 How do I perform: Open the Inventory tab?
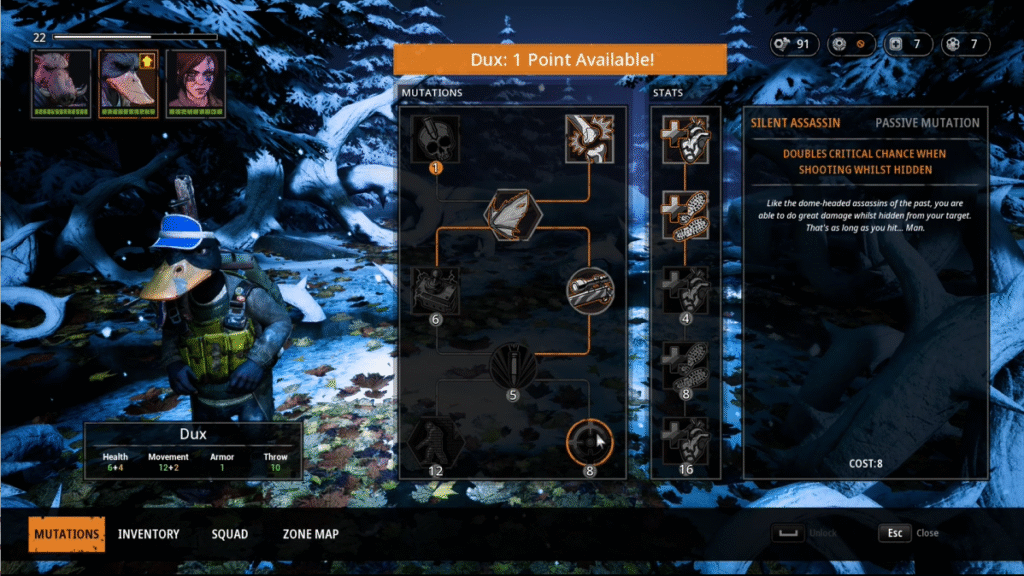tap(148, 534)
